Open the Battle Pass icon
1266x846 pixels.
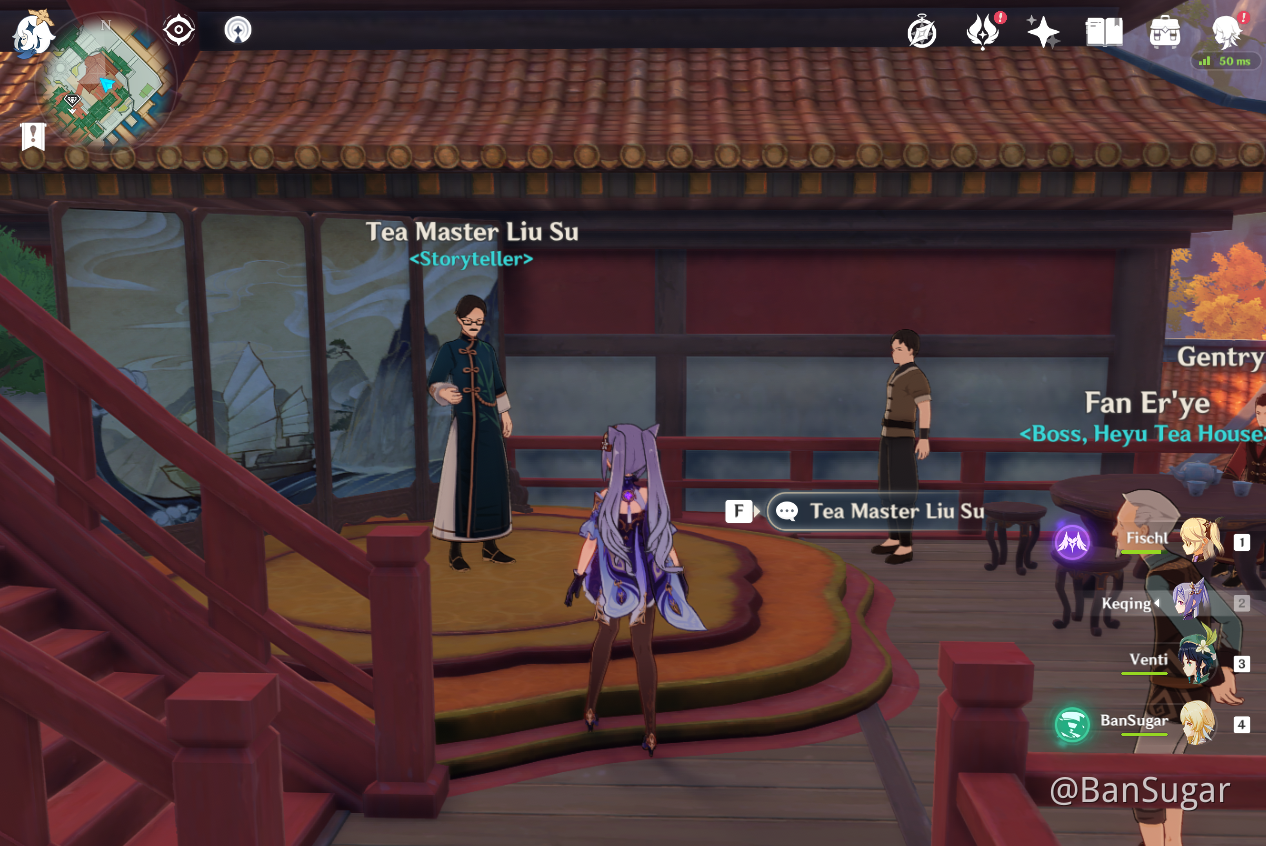coord(982,32)
